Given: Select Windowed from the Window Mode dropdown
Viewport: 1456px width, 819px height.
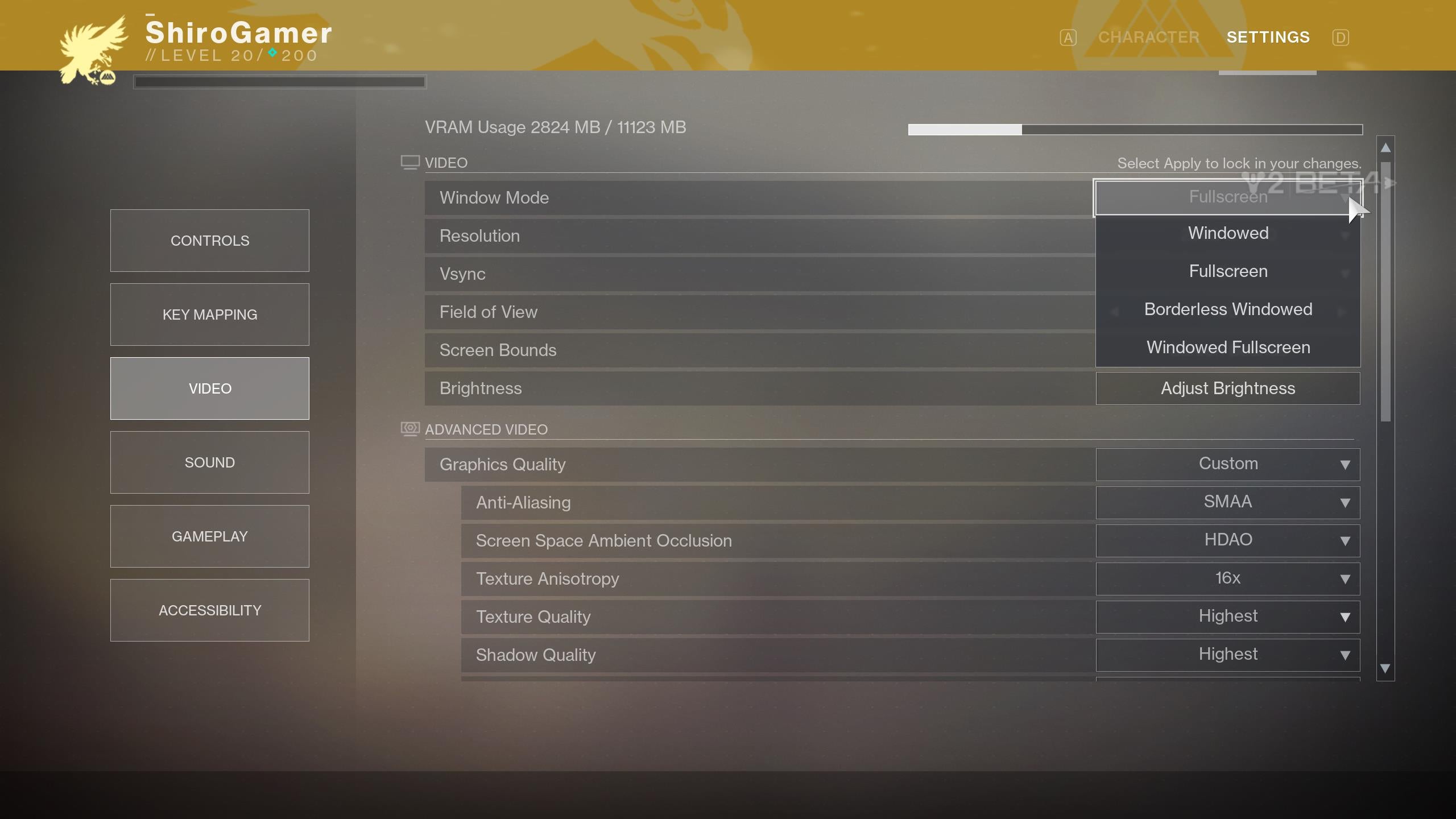Looking at the screenshot, I should point(1227,233).
